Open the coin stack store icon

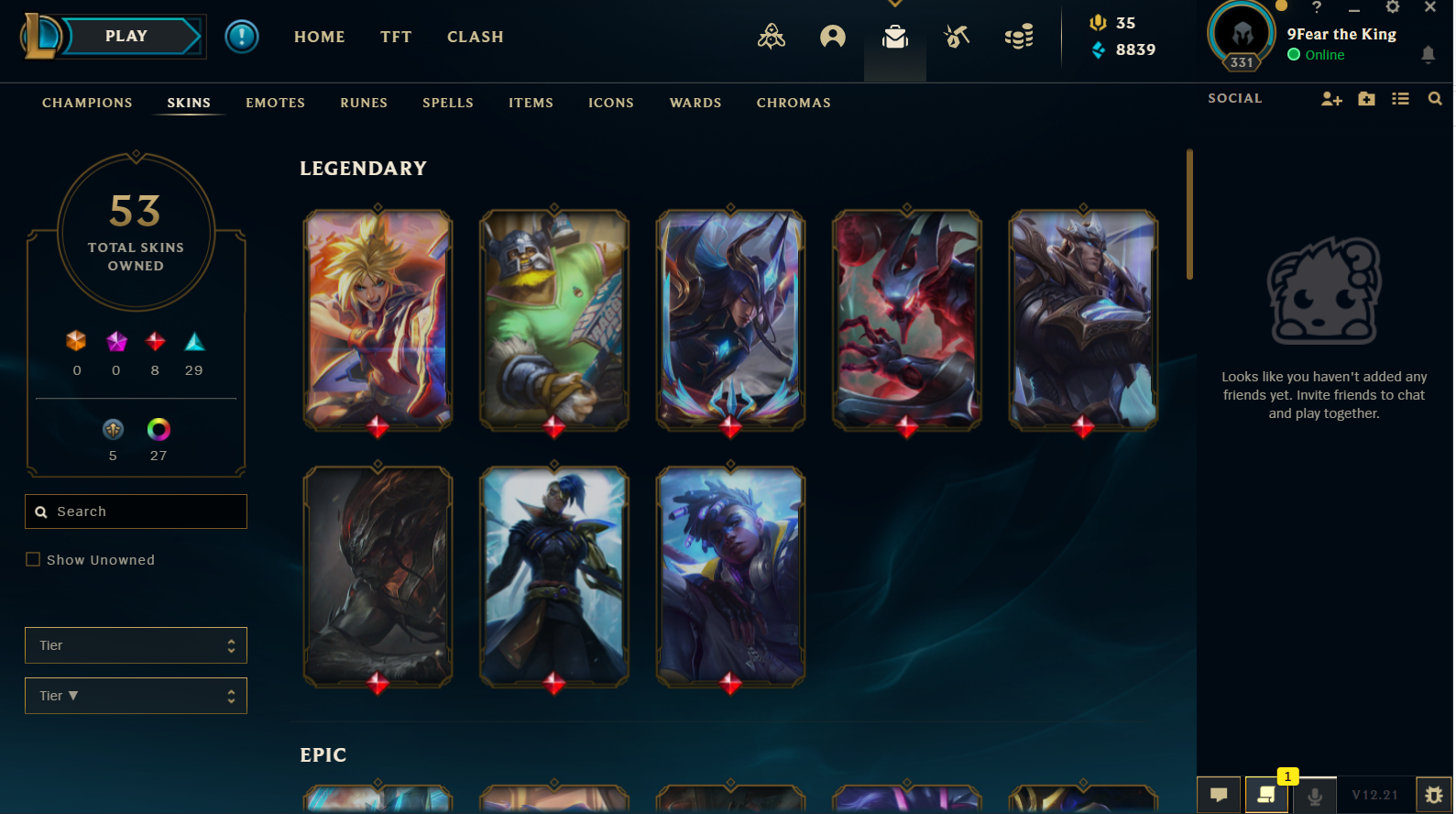(x=1019, y=37)
